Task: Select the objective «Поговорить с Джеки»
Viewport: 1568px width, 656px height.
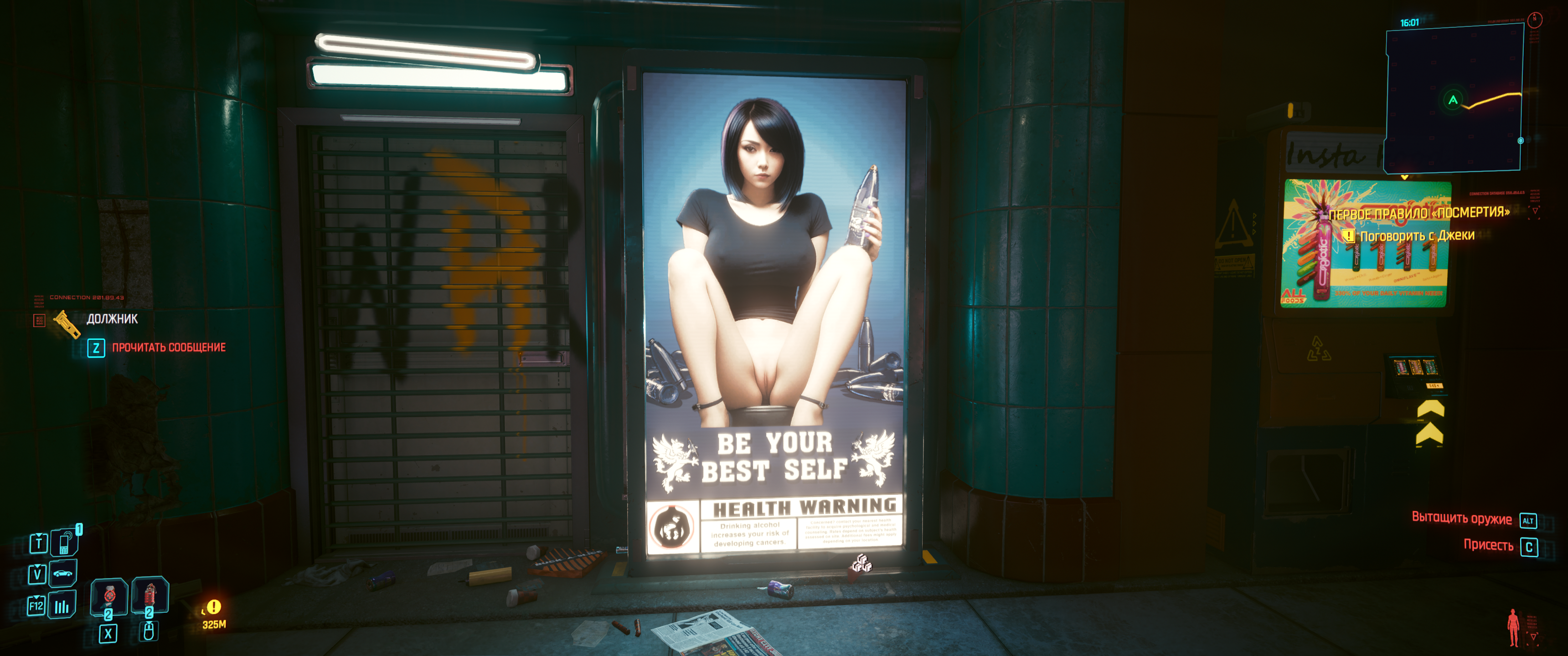Action: click(x=1416, y=236)
